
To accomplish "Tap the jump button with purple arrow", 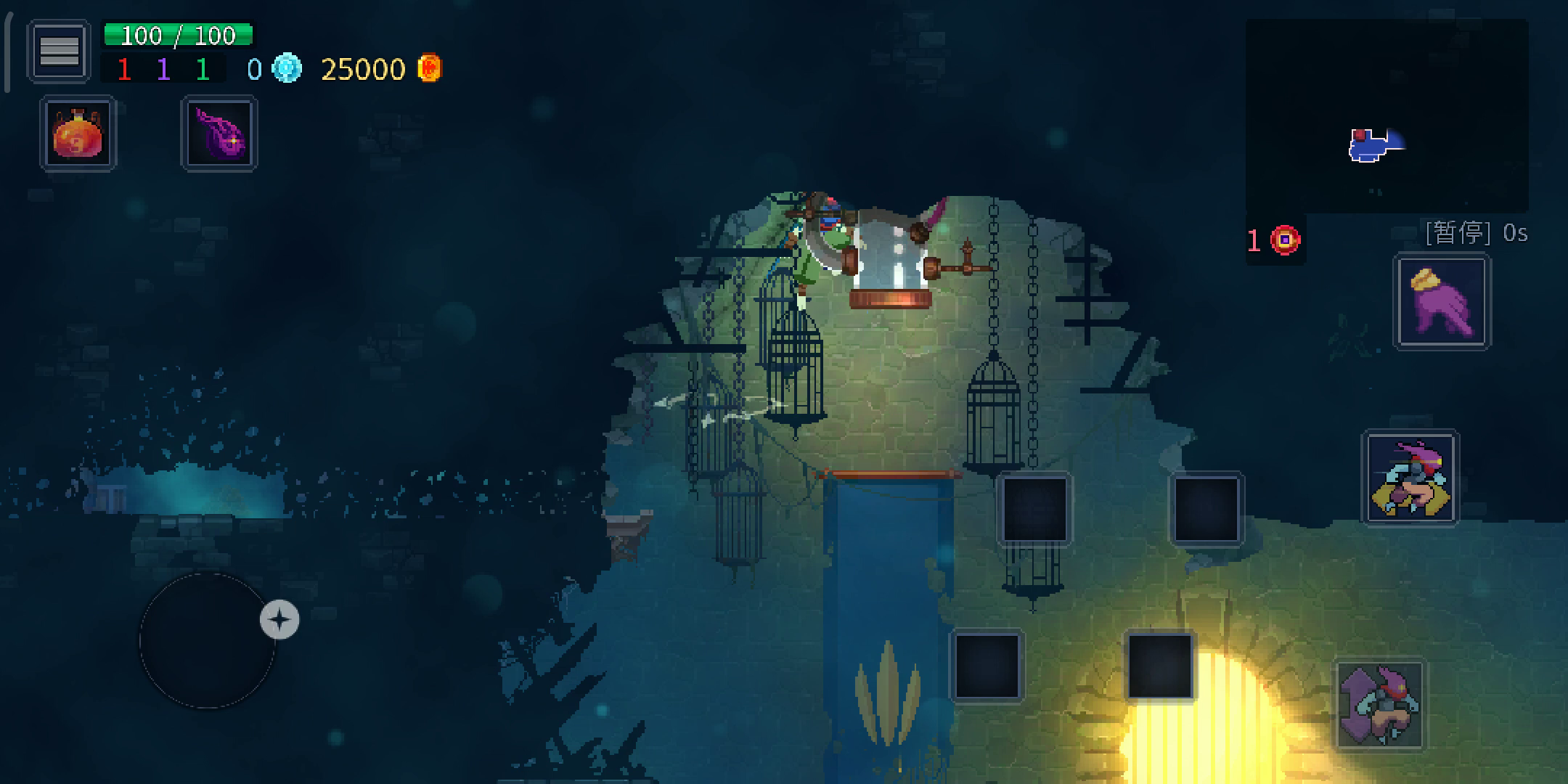I will tap(1381, 705).
